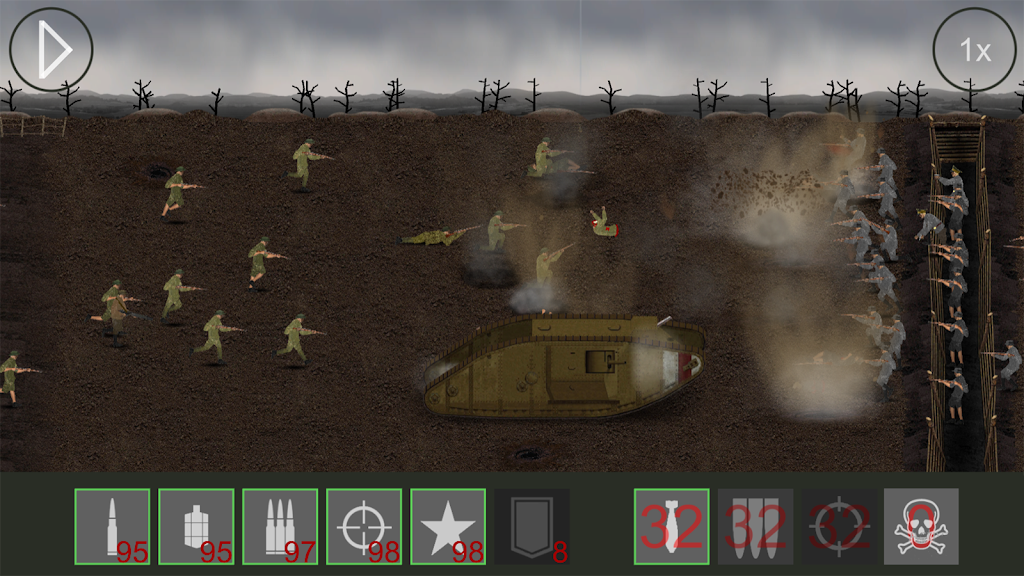The width and height of the screenshot is (1024, 576).
Task: Select the star officer icon
Action: [448, 526]
